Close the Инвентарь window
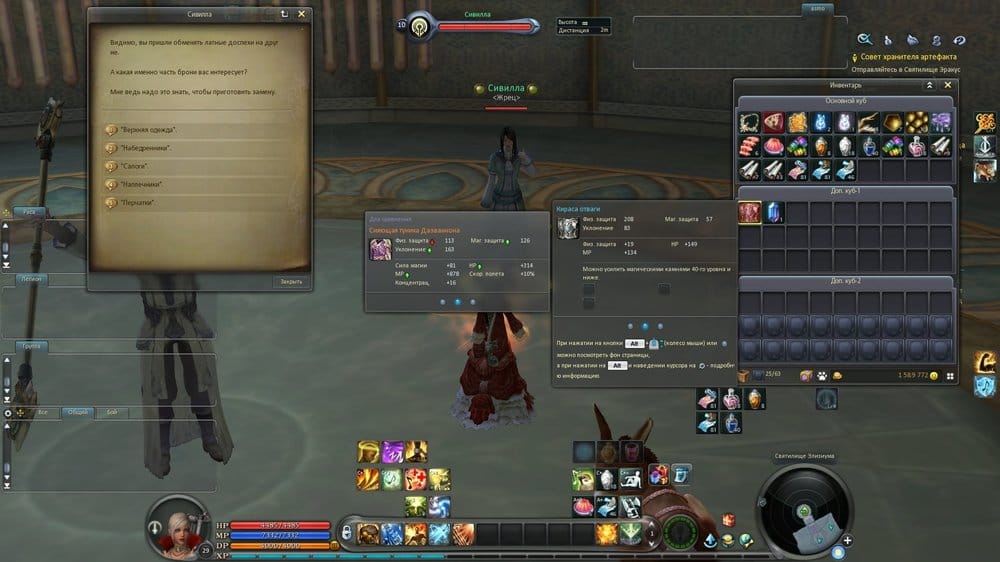The image size is (1000, 562). (948, 86)
